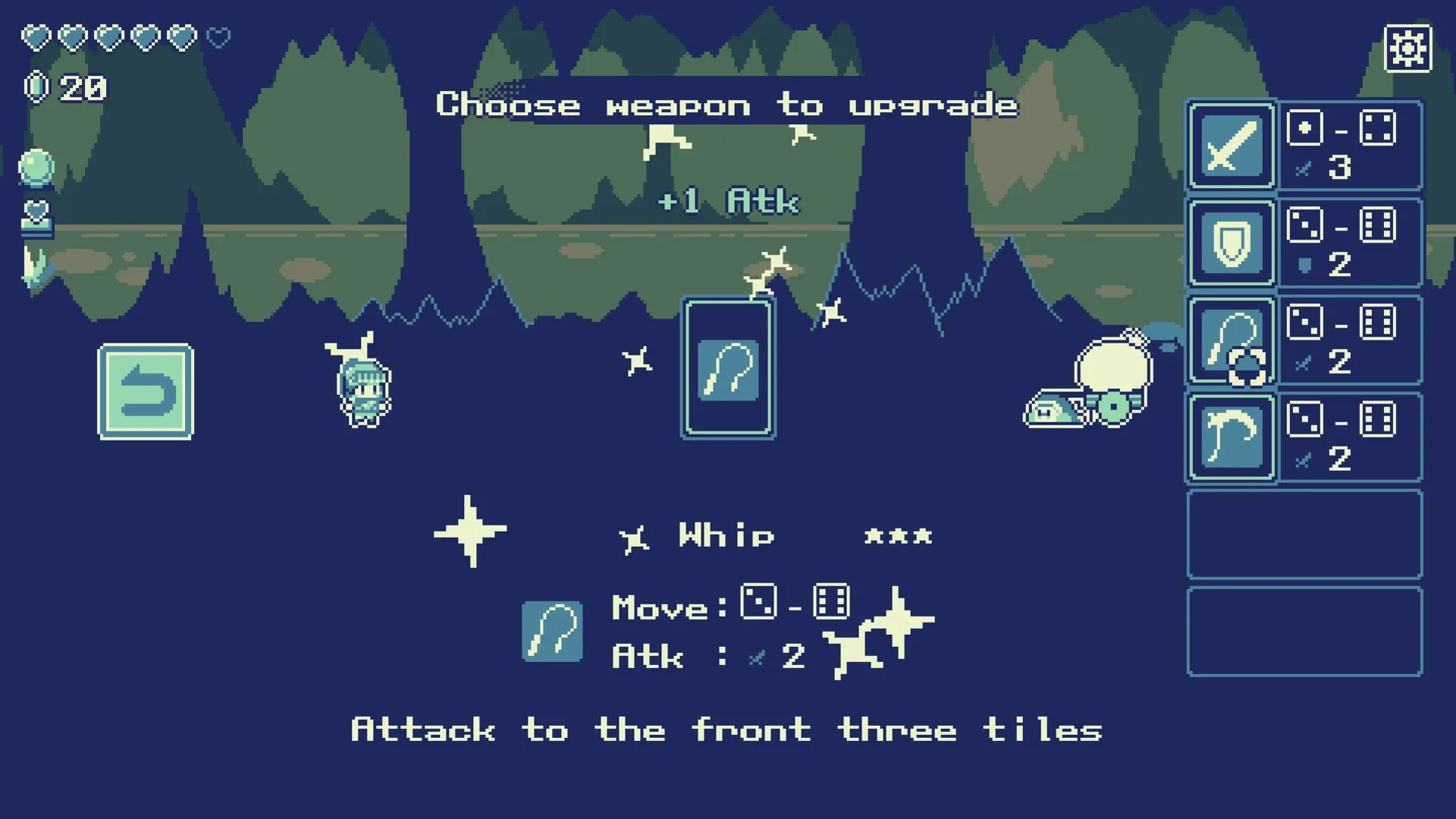This screenshot has height=819, width=1456.
Task: Open the settings gear menu
Action: pos(1408,47)
